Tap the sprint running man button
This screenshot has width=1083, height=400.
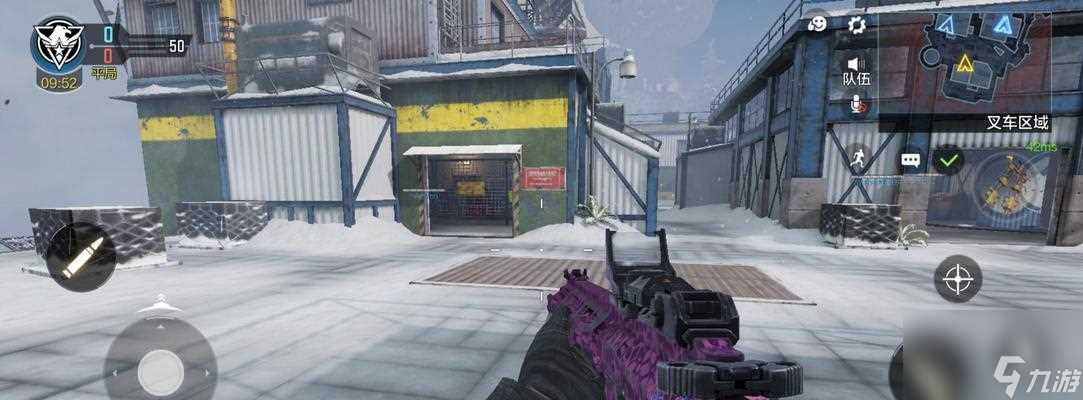pos(856,158)
